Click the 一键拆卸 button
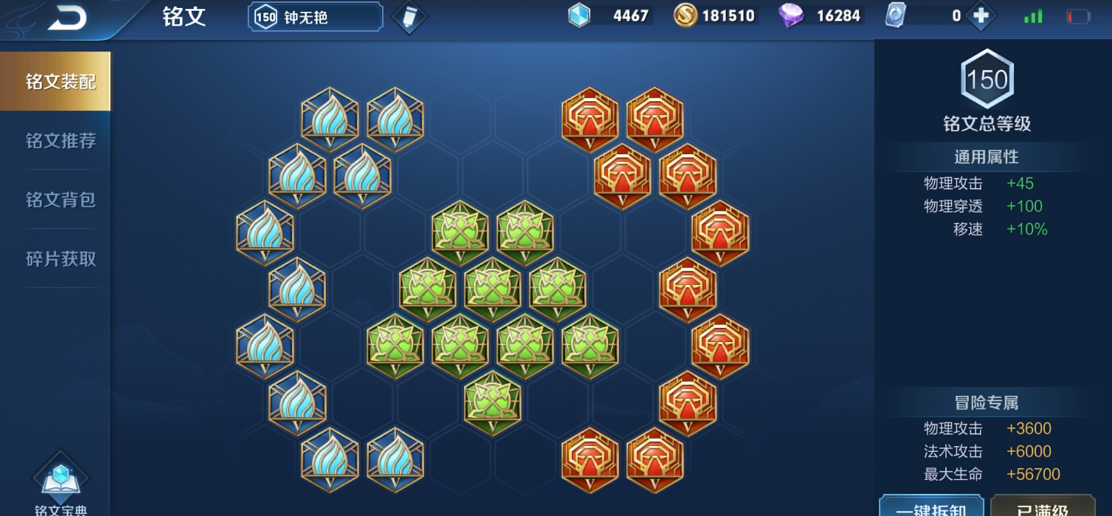Image resolution: width=1112 pixels, height=516 pixels. tap(930, 507)
